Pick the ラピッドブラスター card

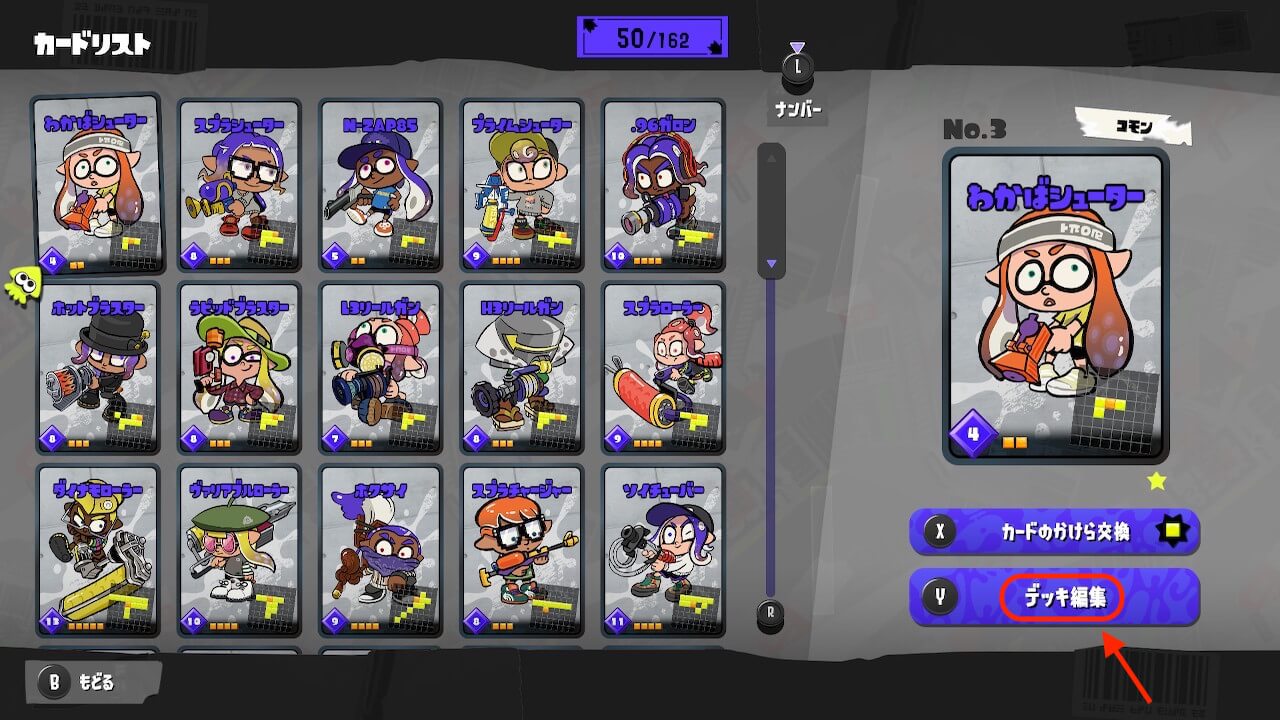tap(239, 368)
